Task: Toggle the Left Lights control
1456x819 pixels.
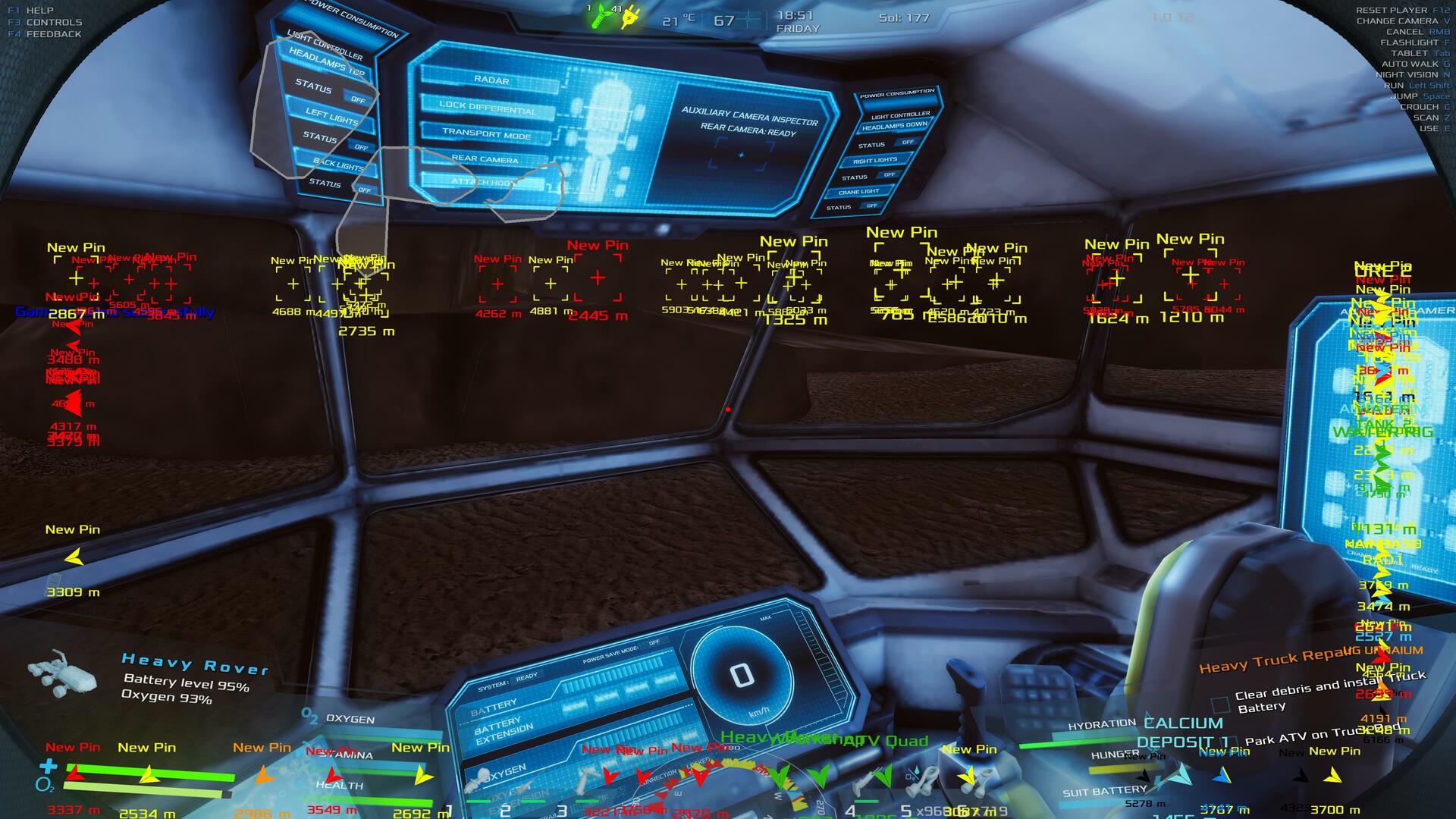Action: click(331, 116)
